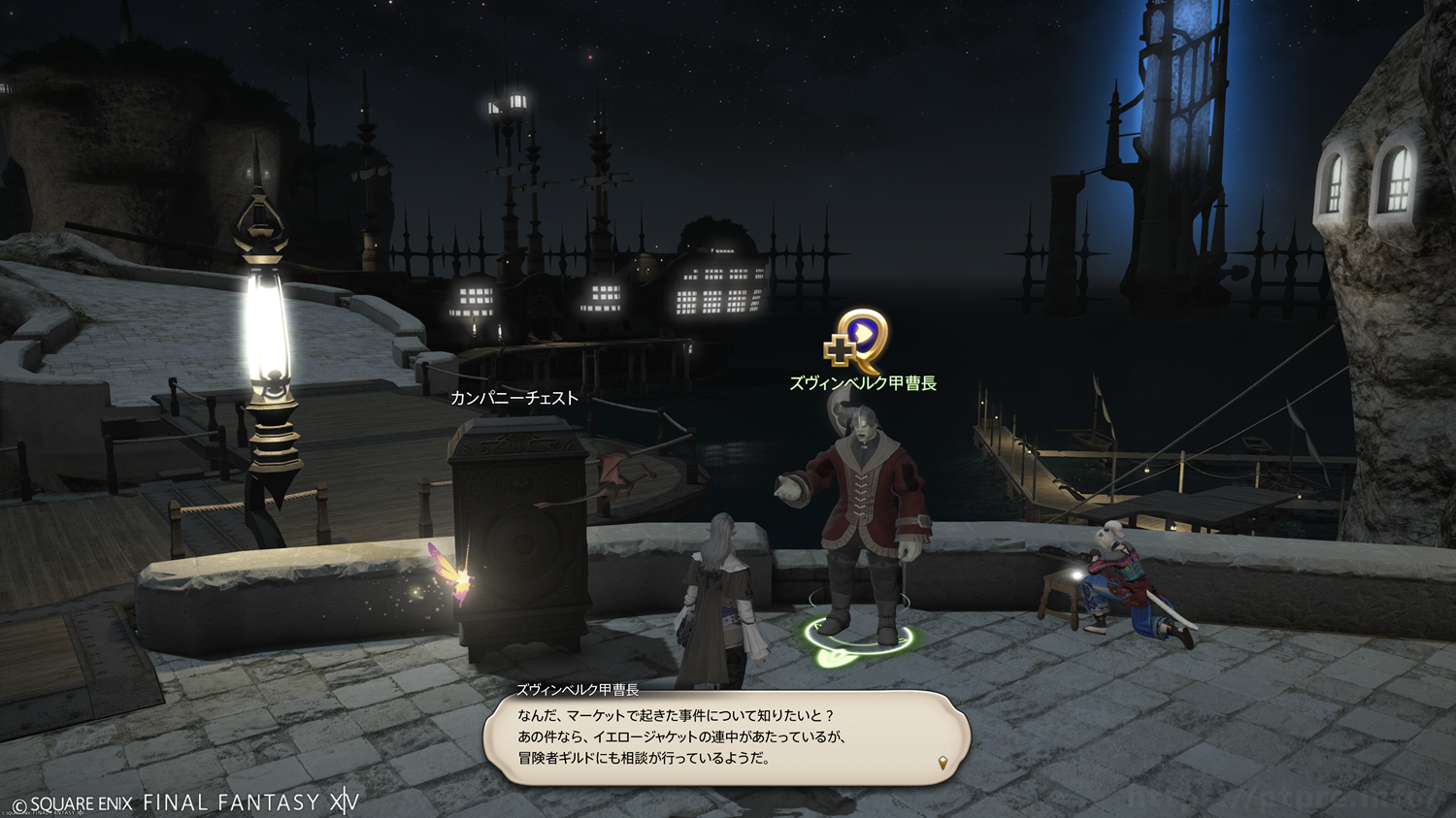
Task: Click the quest marker icon over the NPC
Action: coord(857,341)
